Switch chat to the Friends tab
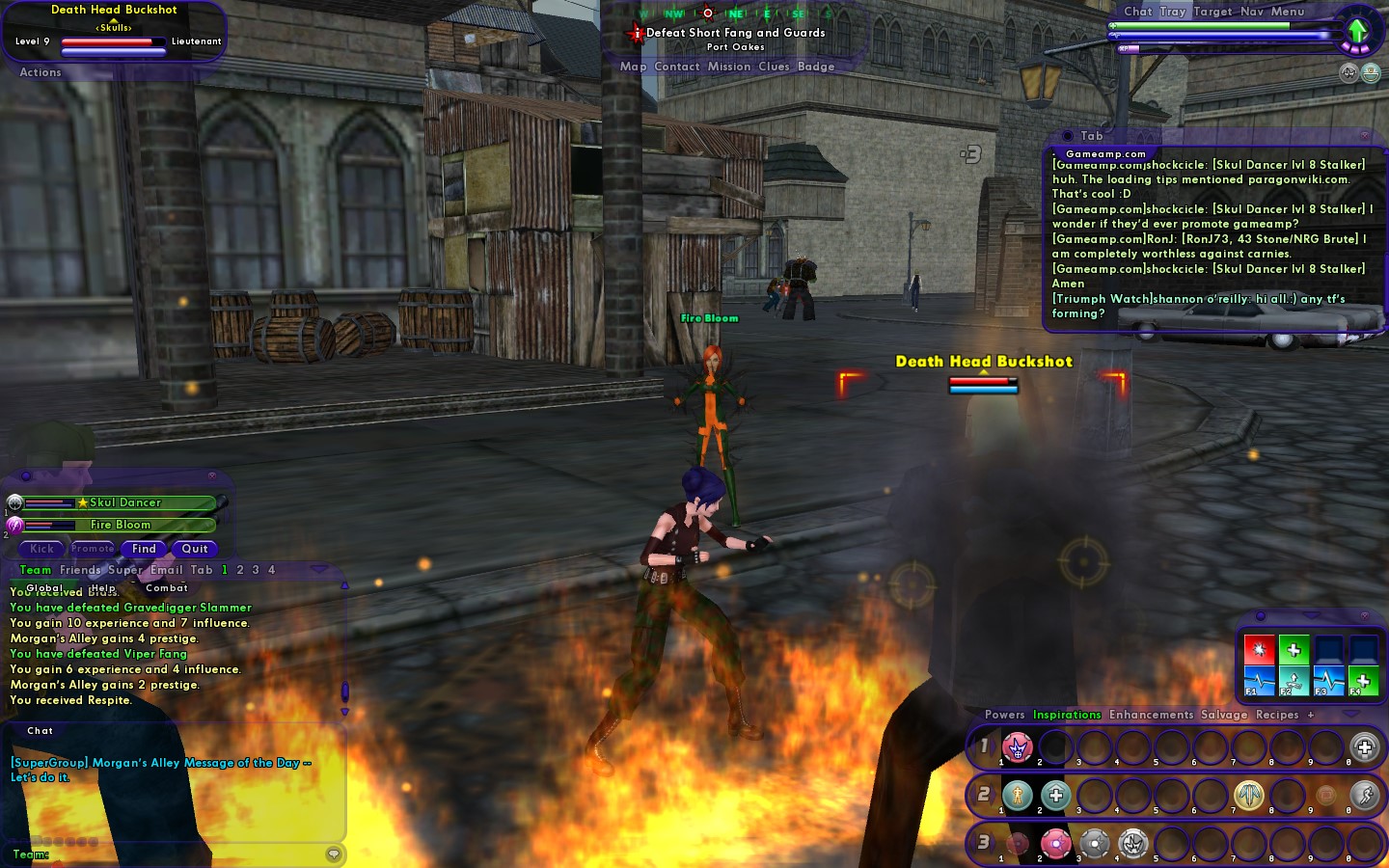1389x868 pixels. (81, 570)
